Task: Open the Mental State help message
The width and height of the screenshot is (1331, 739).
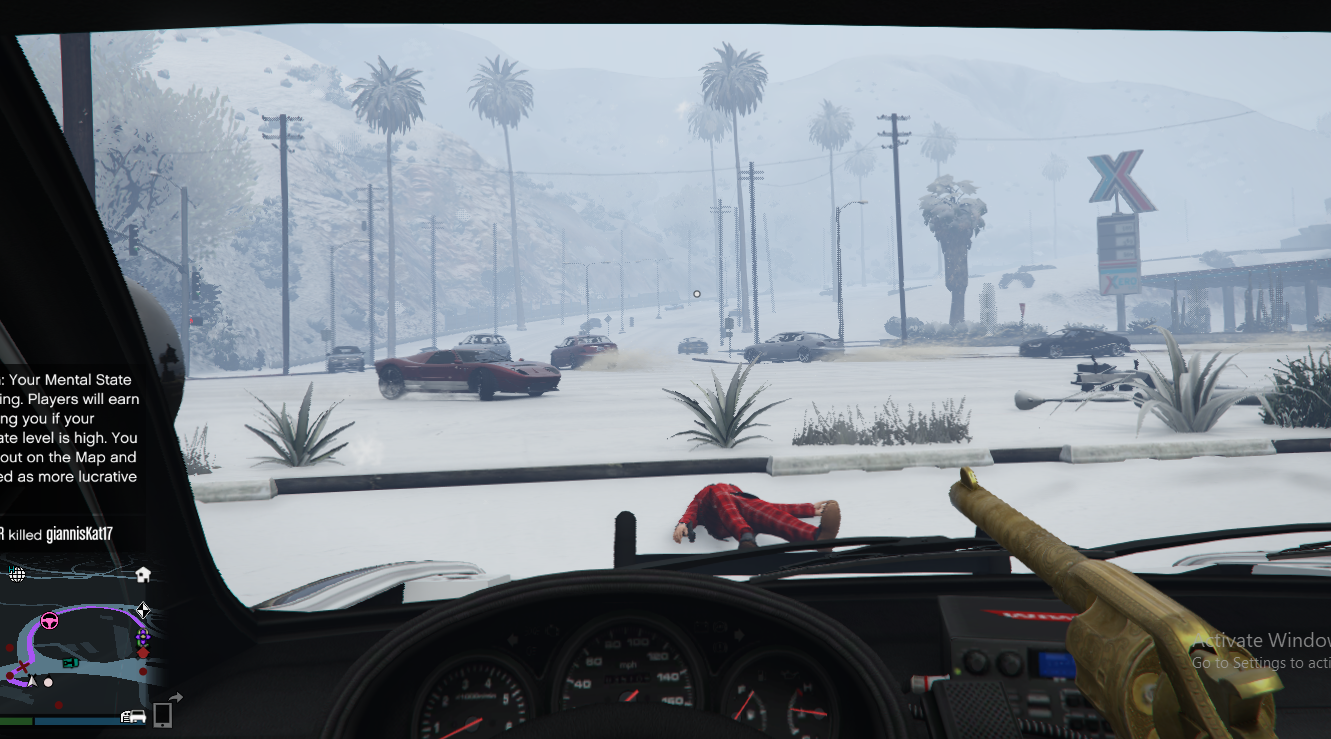Action: [x=68, y=428]
